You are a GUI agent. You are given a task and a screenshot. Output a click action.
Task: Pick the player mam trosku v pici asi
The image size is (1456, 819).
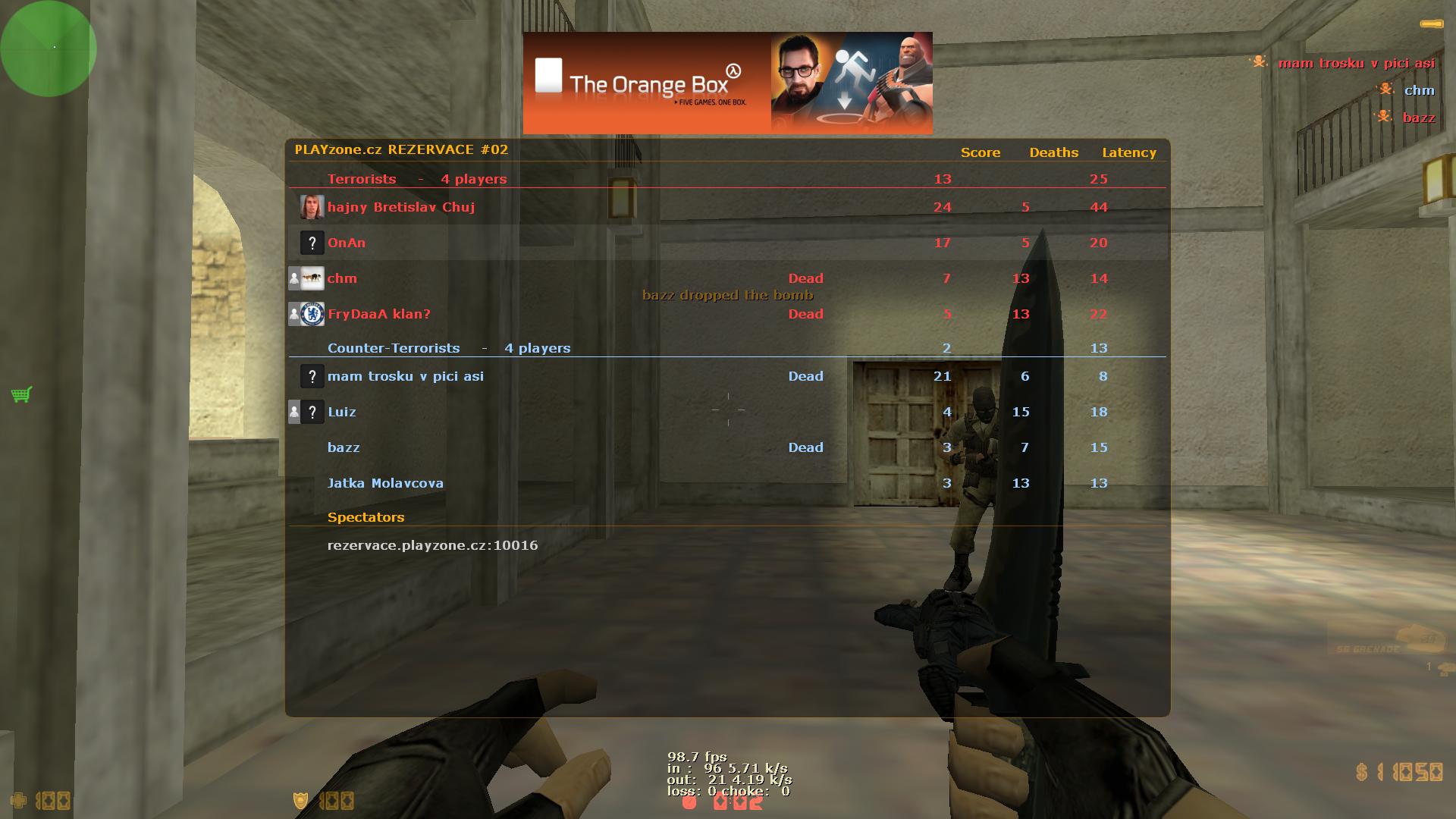point(406,376)
